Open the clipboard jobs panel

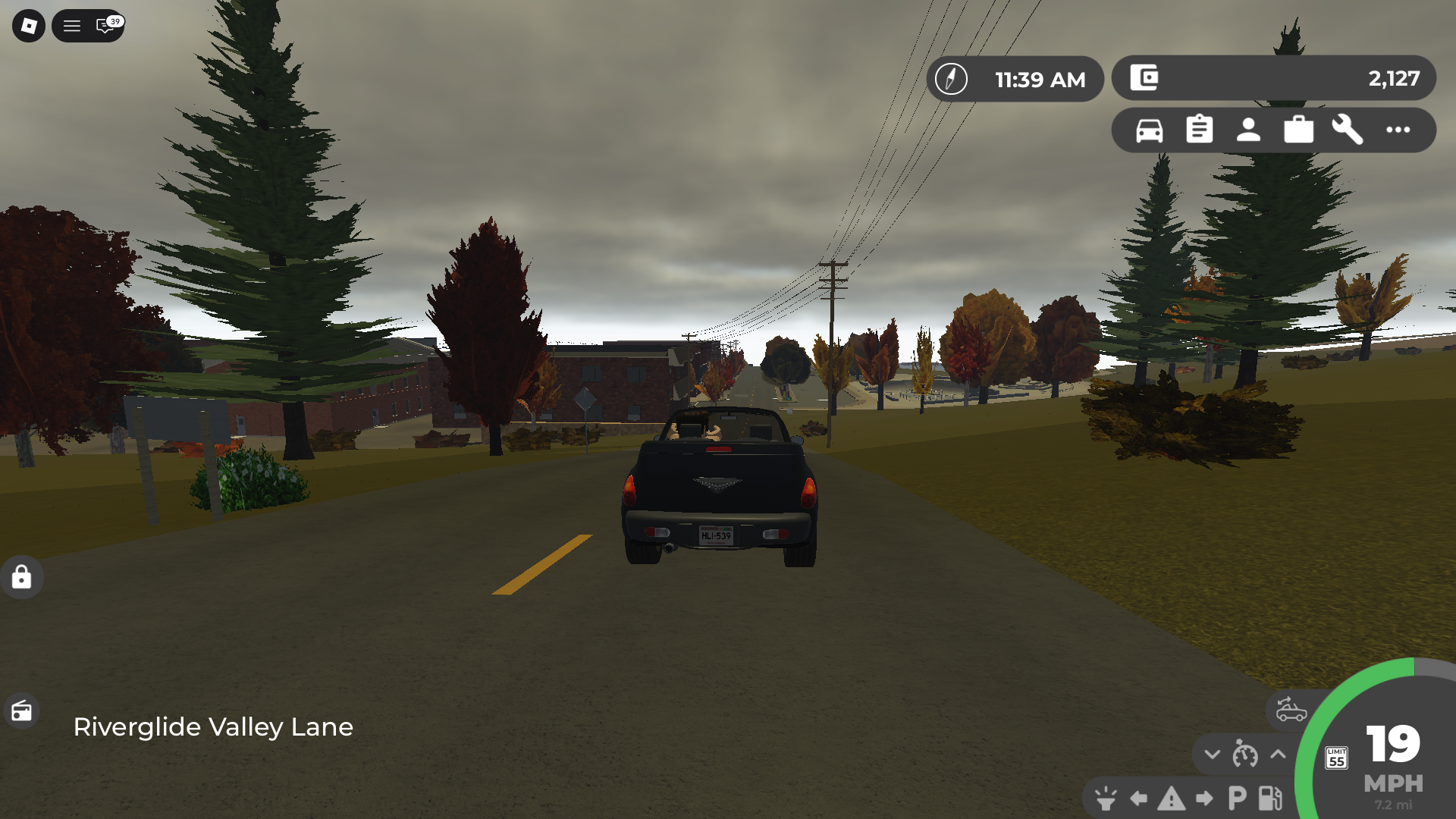1199,130
